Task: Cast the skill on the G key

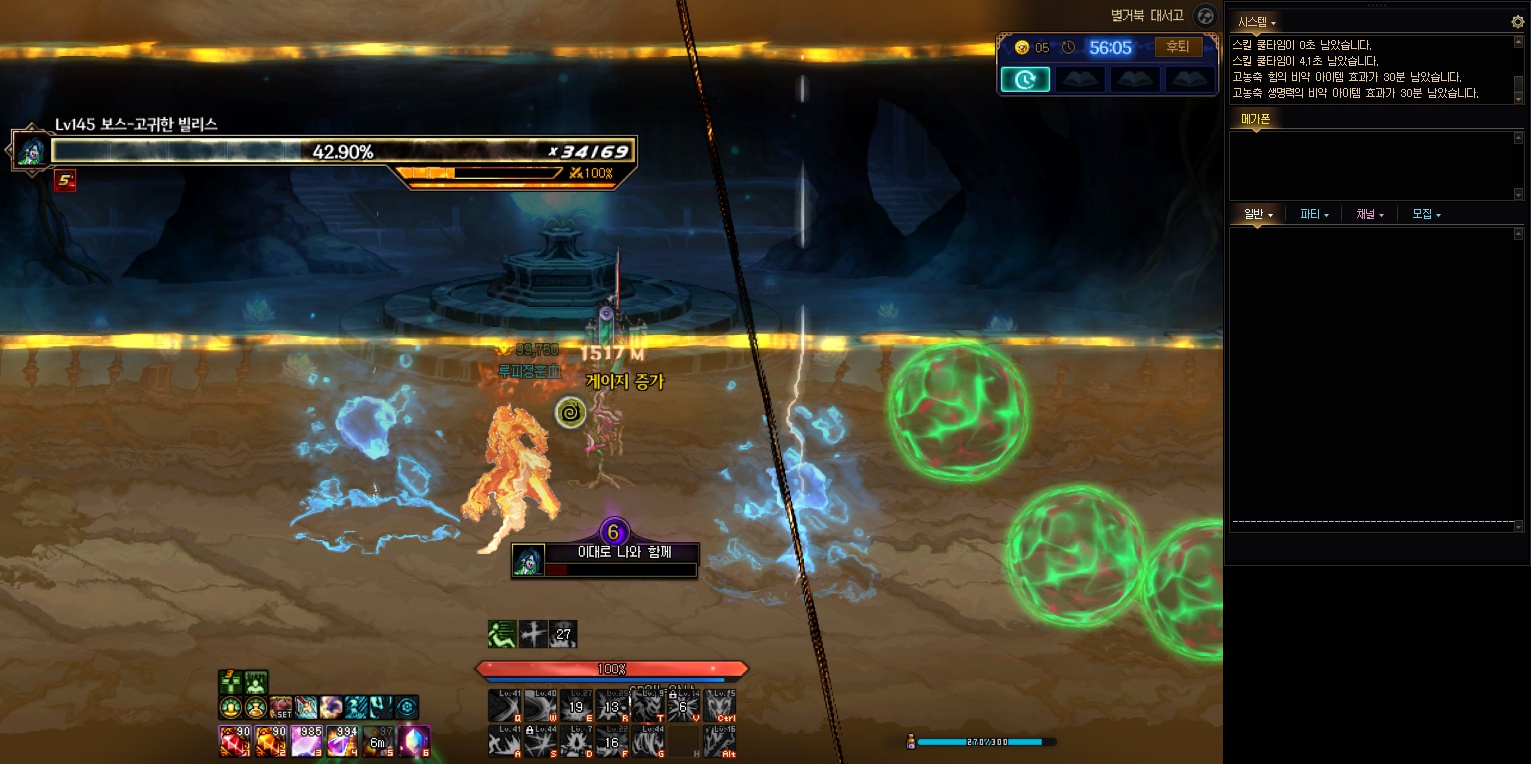Action: [648, 741]
